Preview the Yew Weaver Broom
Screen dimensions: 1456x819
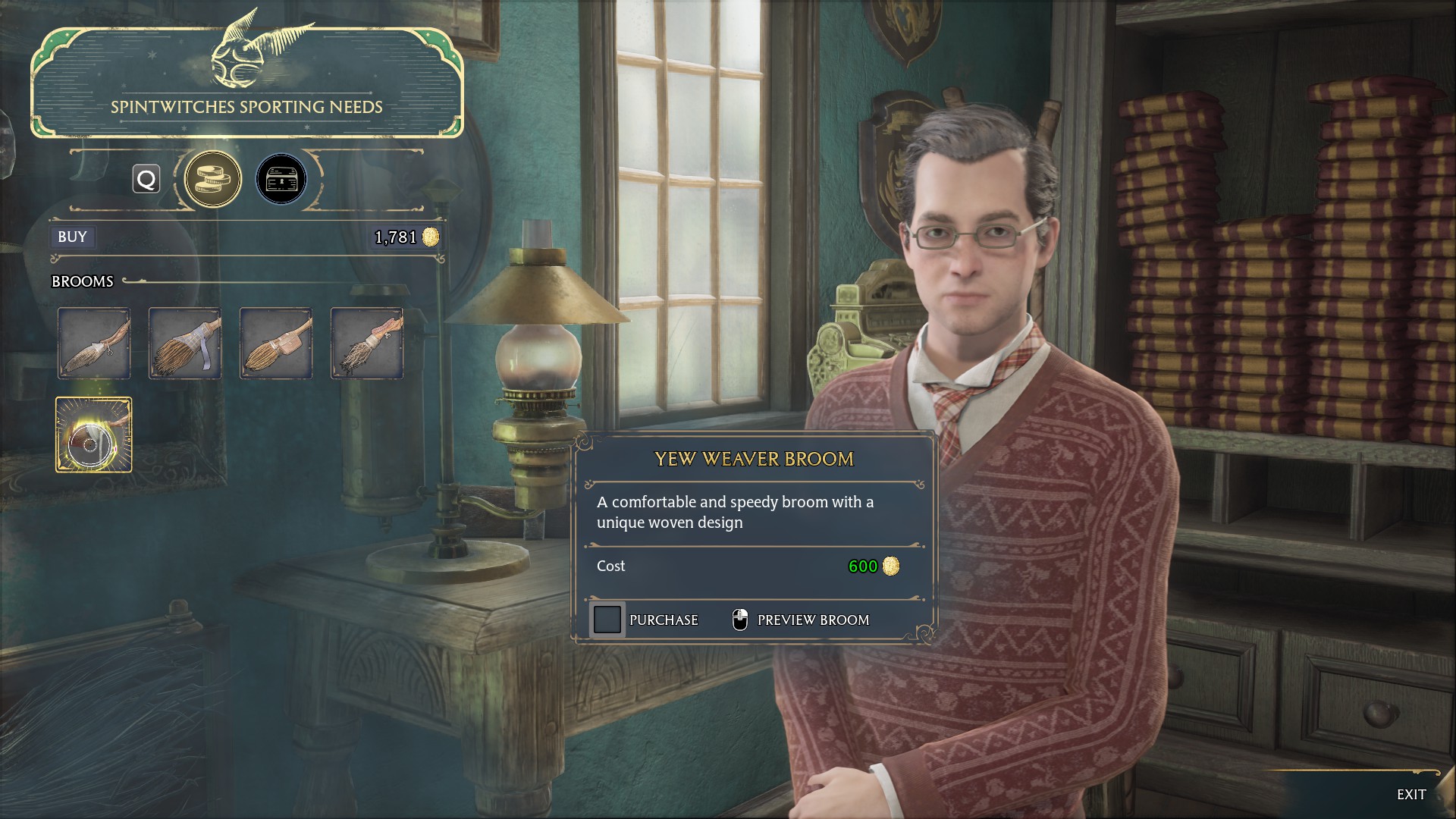pyautogui.click(x=801, y=620)
